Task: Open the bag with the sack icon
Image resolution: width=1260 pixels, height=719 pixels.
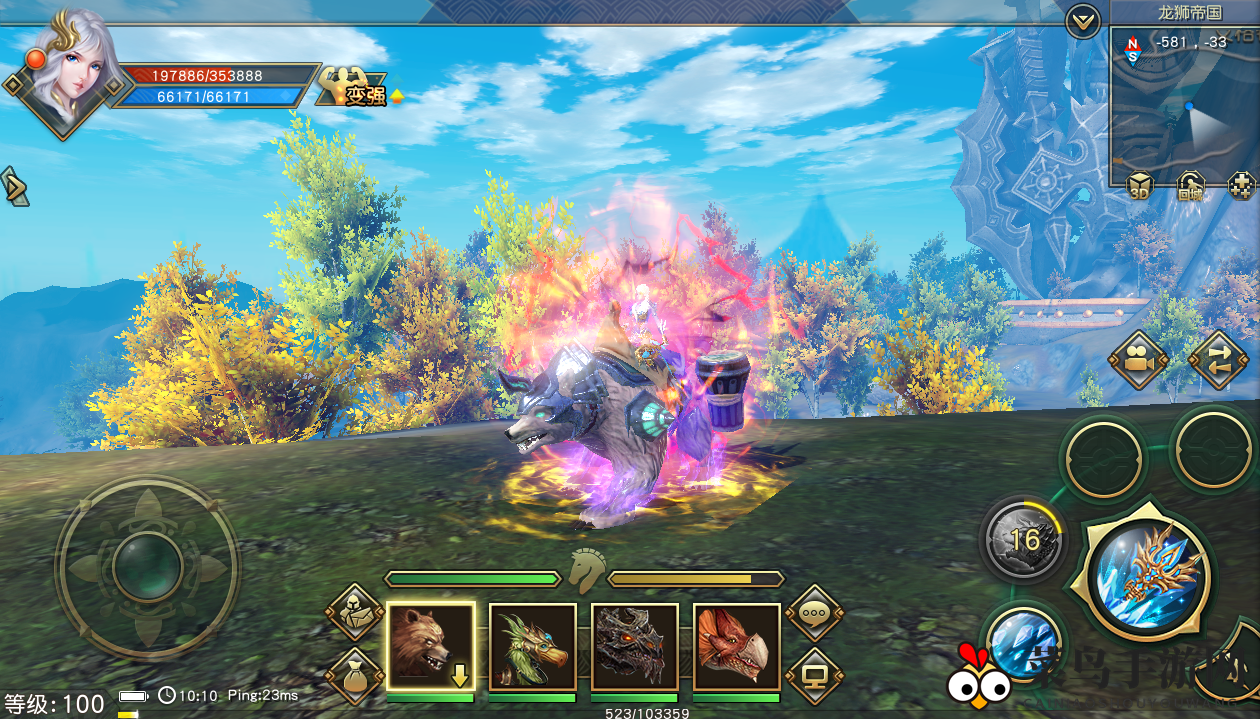Action: (x=355, y=675)
